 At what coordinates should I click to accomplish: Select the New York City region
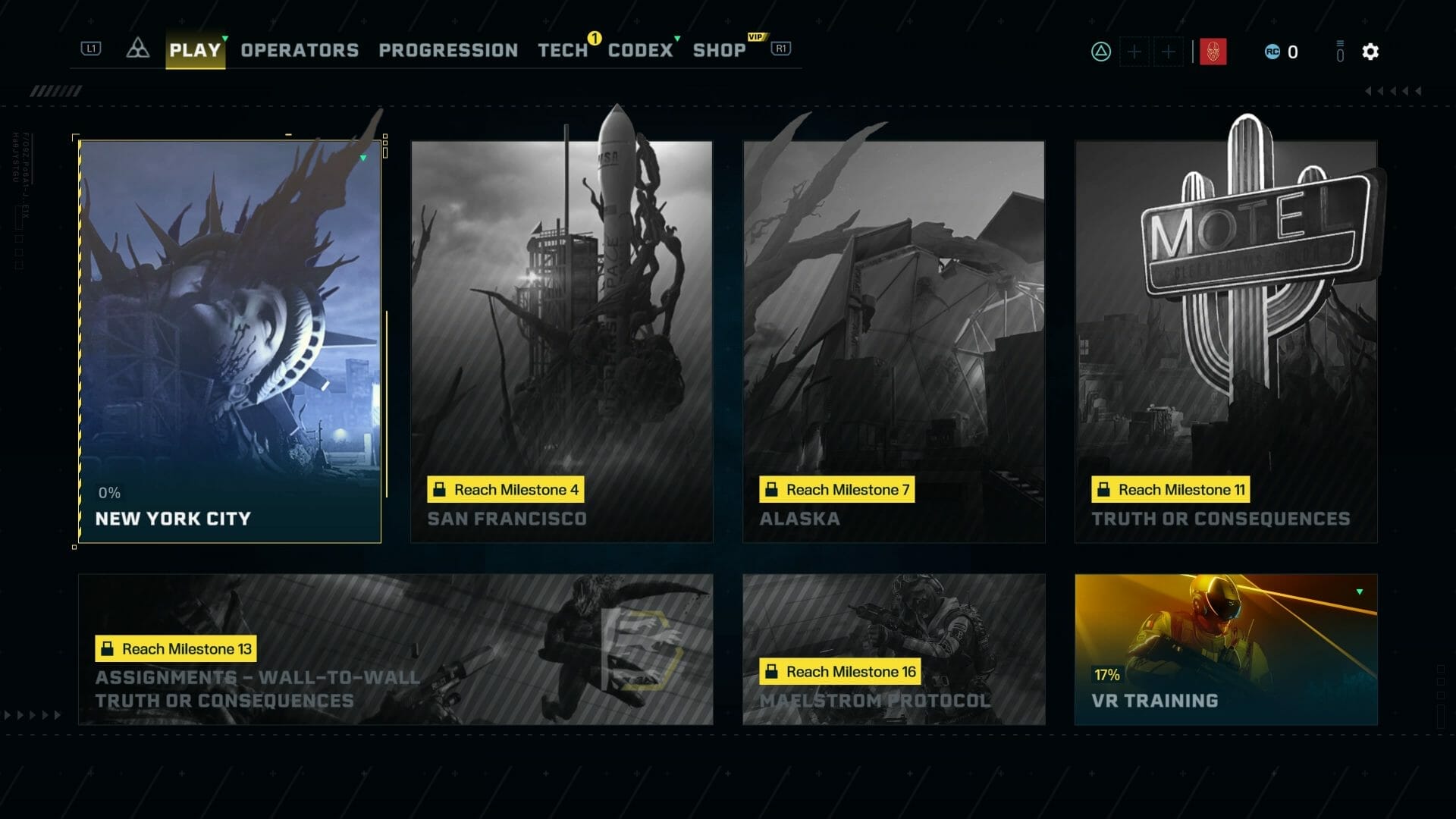coord(230,341)
